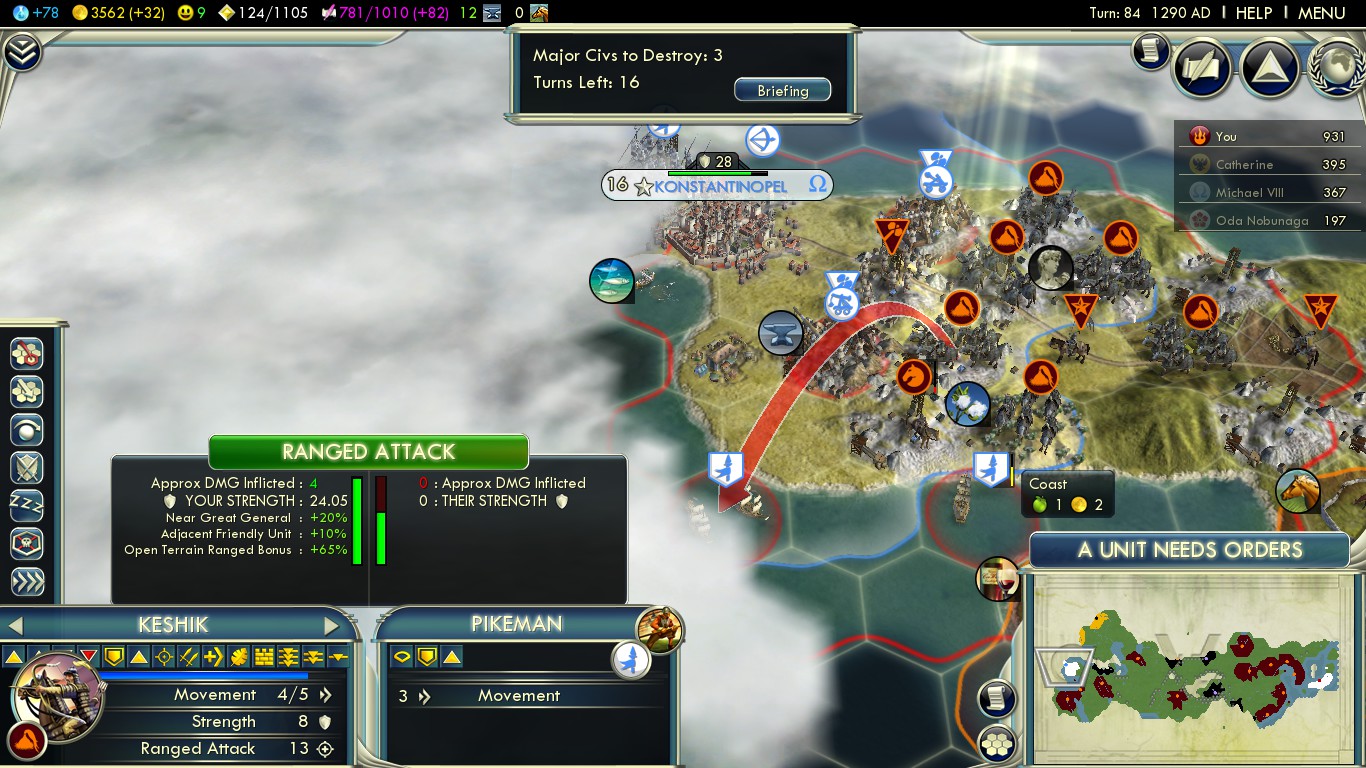
Task: Click the A UNIT NEEDS ORDERS button
Action: (x=1189, y=550)
